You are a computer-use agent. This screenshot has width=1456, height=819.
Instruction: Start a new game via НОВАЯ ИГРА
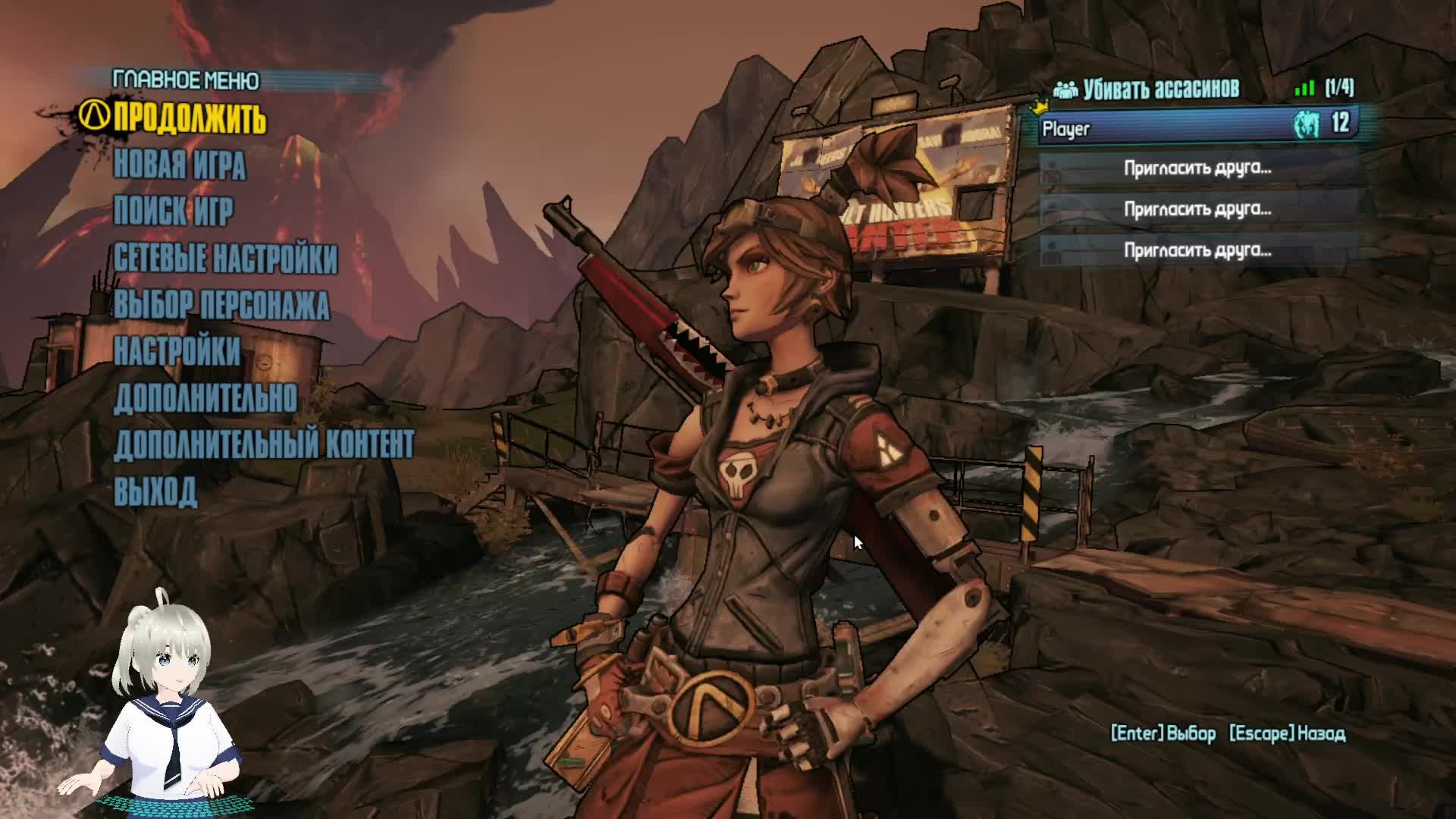point(180,165)
